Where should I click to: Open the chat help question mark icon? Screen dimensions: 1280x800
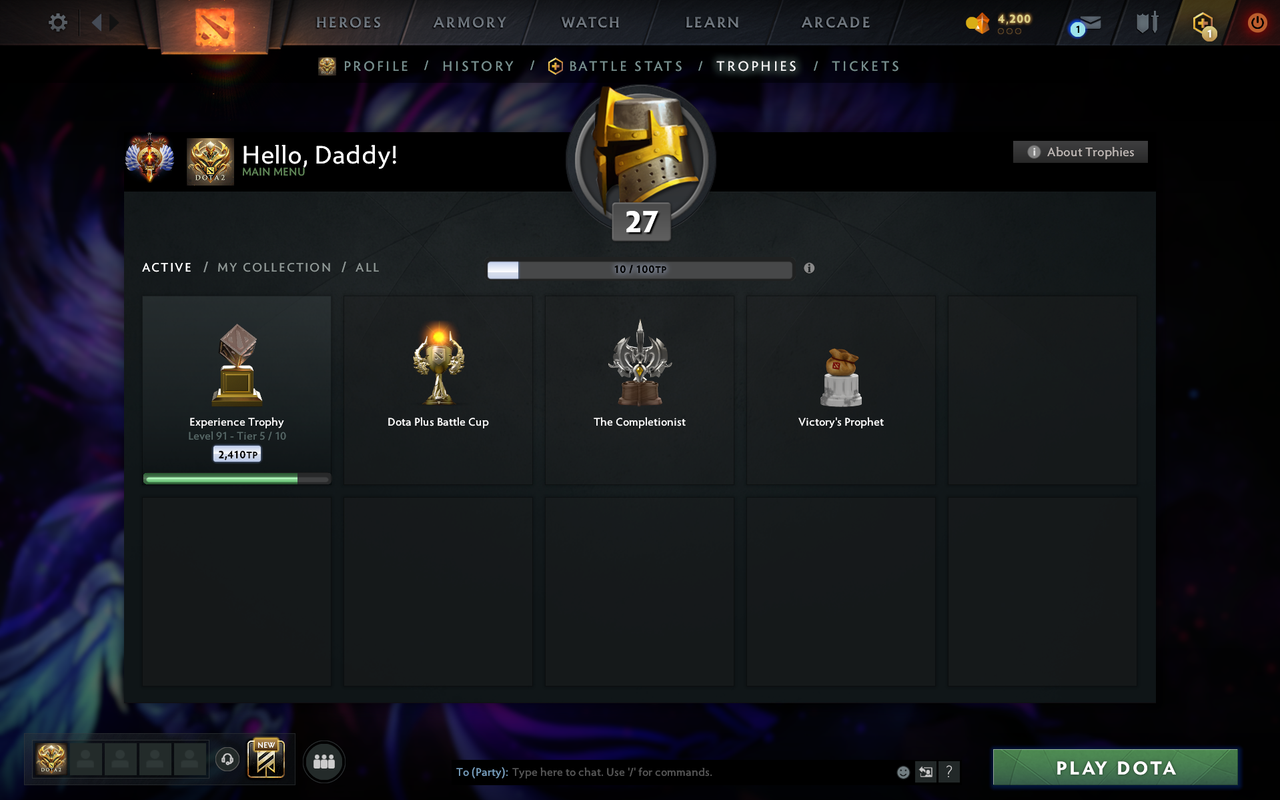click(x=948, y=772)
